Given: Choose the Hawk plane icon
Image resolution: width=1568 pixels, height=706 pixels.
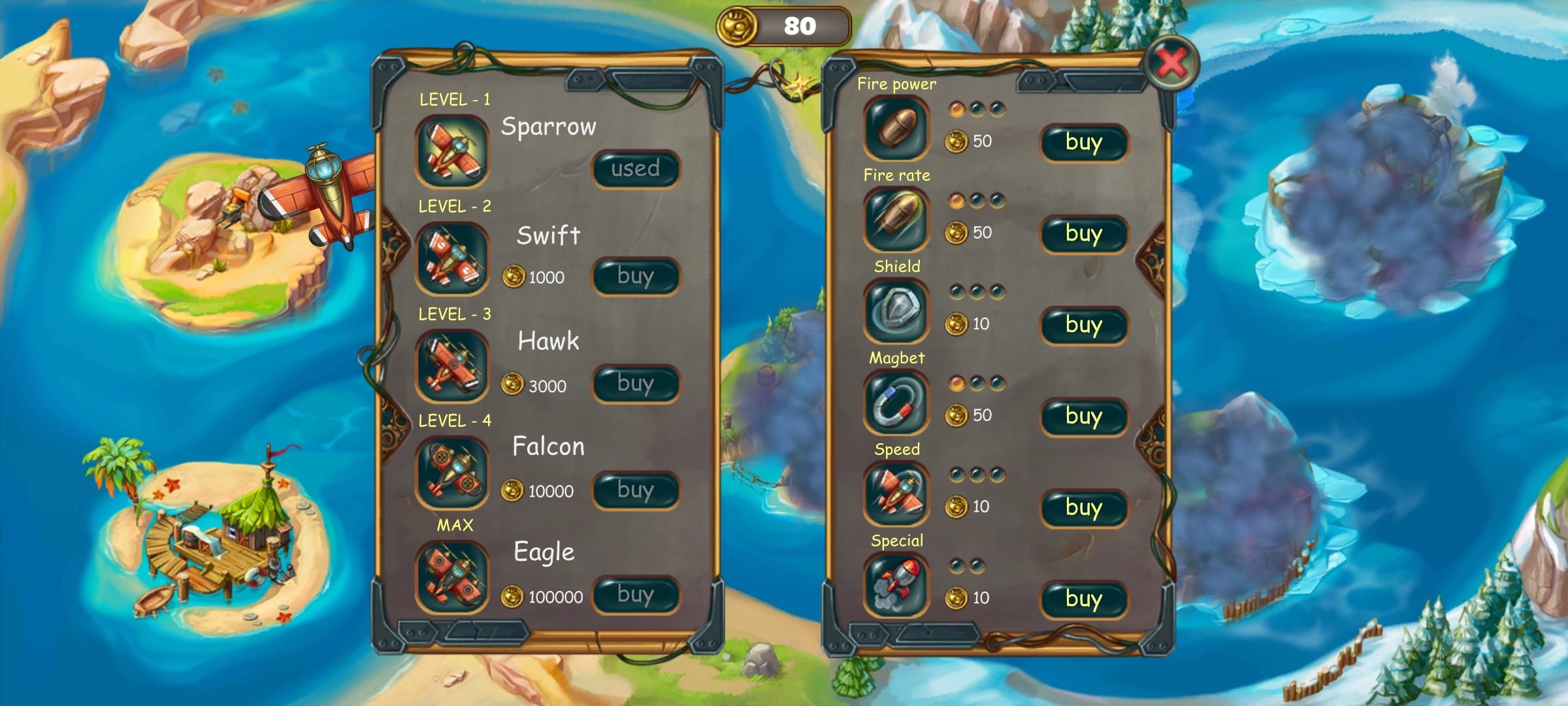Looking at the screenshot, I should pos(452,365).
